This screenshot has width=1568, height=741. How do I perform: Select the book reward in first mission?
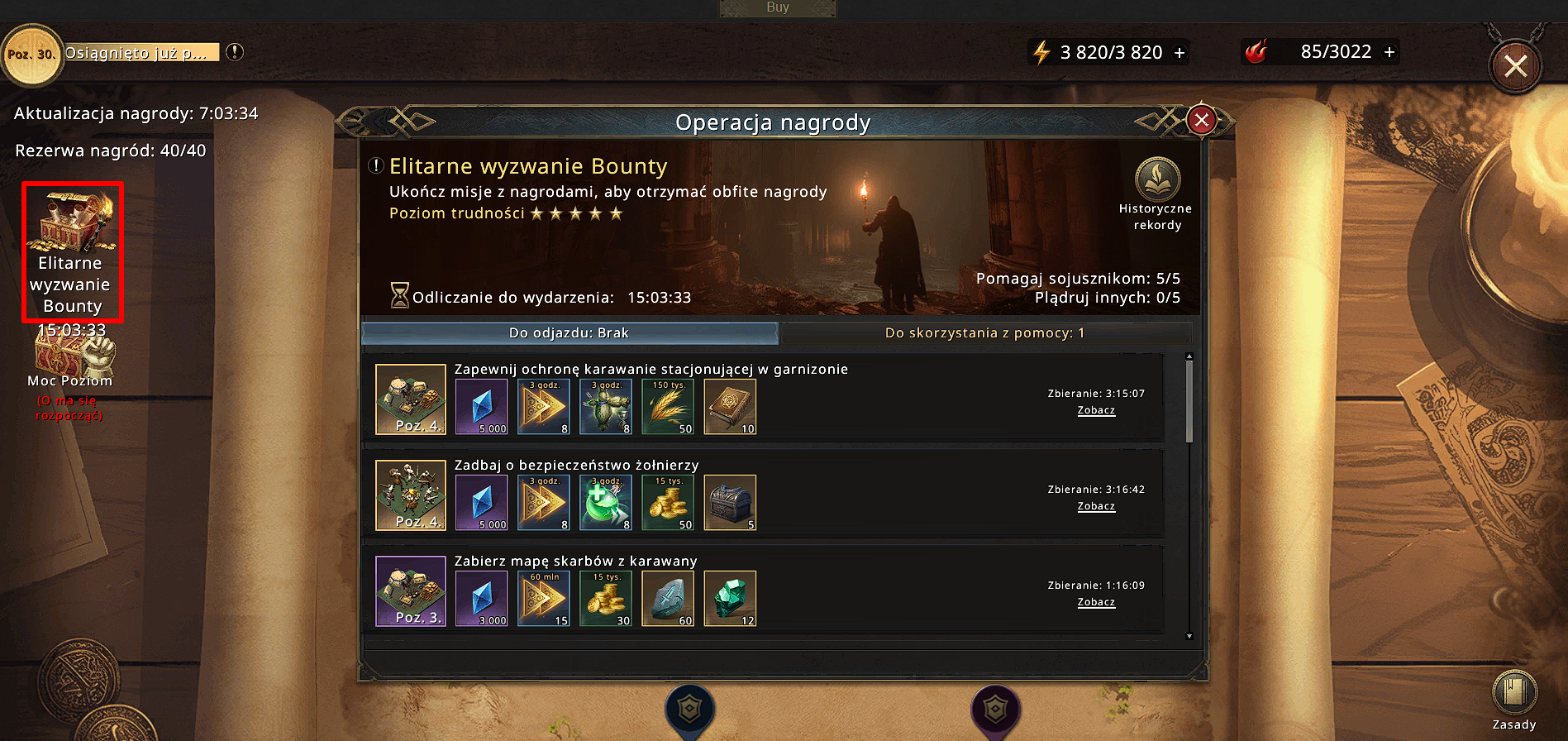[730, 406]
